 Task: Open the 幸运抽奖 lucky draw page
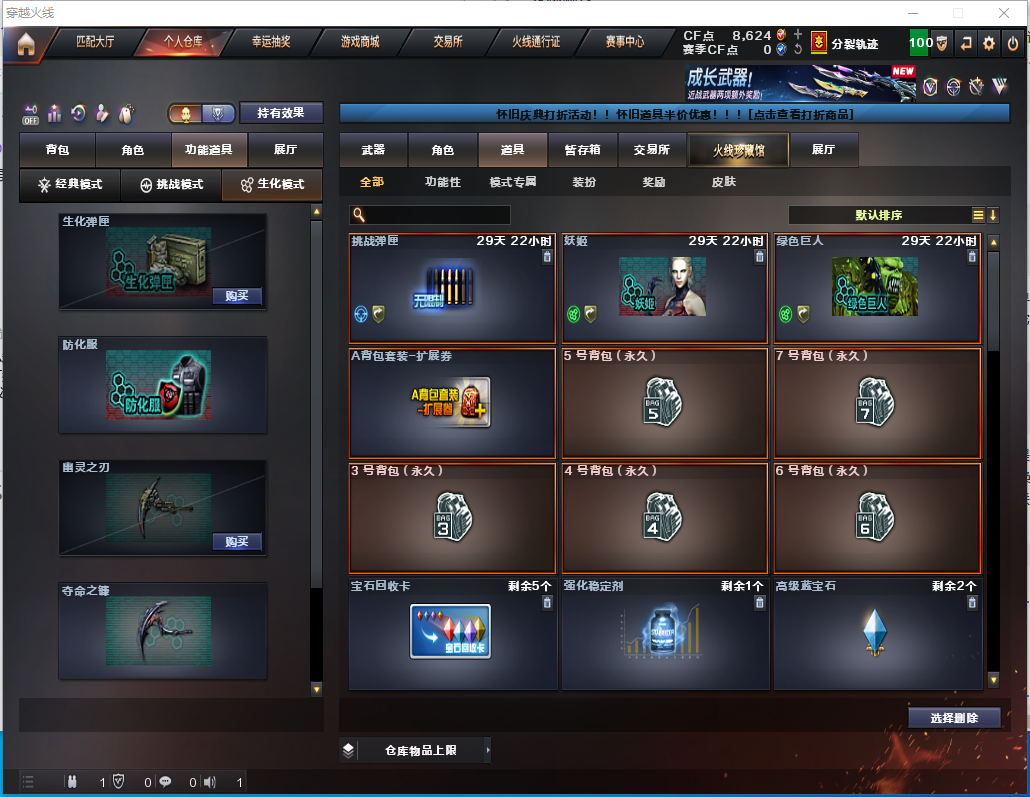point(271,43)
